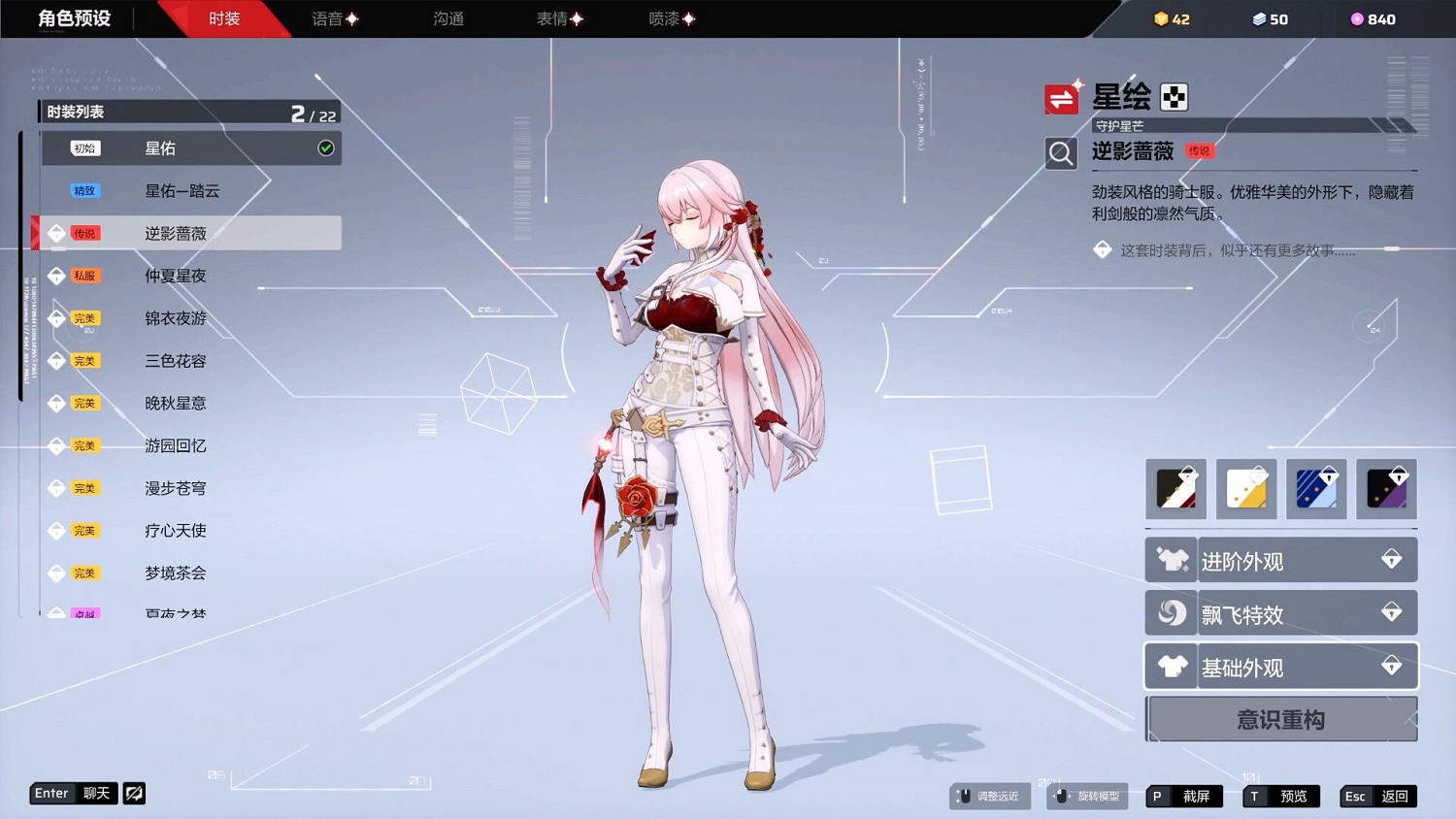Click the 预览 preview button
Viewport: 1456px width, 819px height.
1281,796
